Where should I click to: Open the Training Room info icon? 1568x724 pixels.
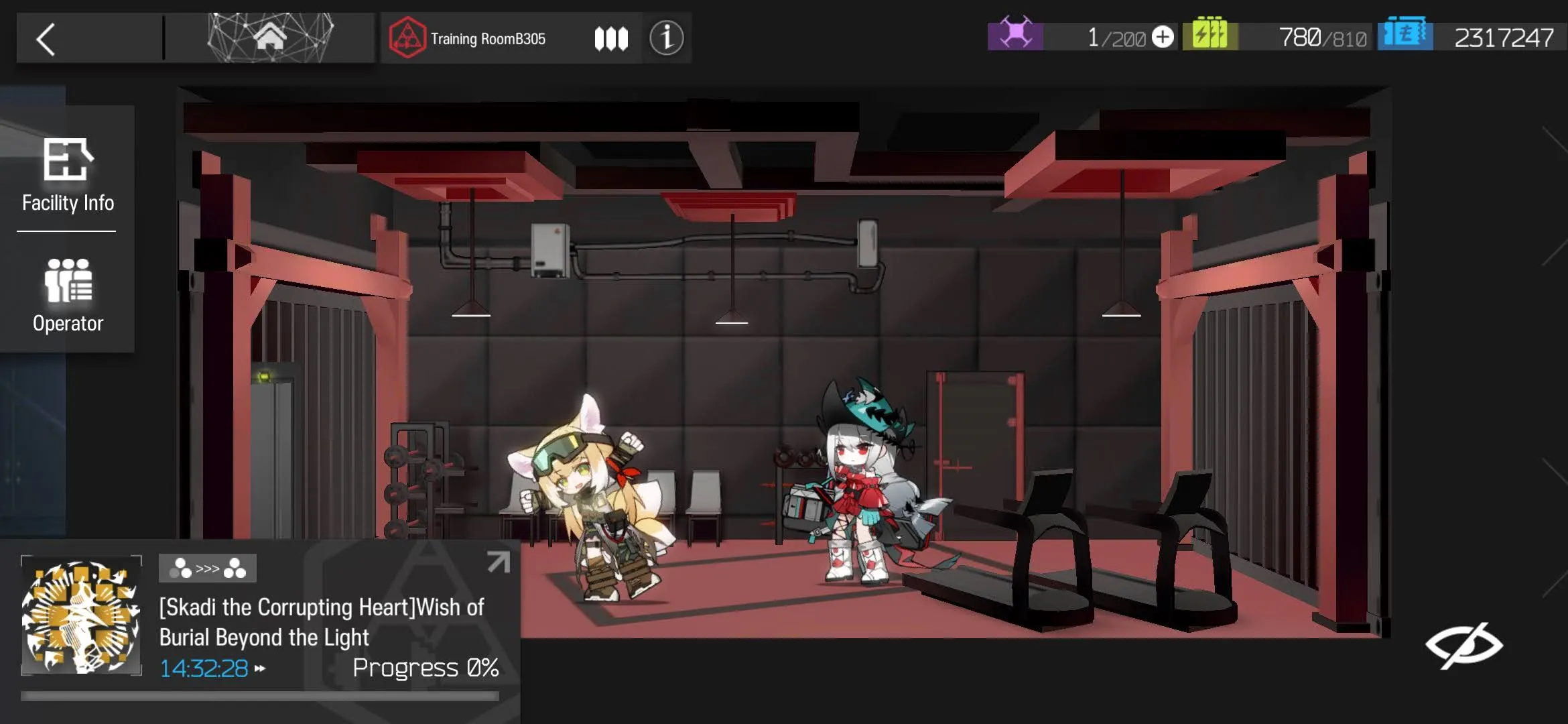click(x=666, y=38)
